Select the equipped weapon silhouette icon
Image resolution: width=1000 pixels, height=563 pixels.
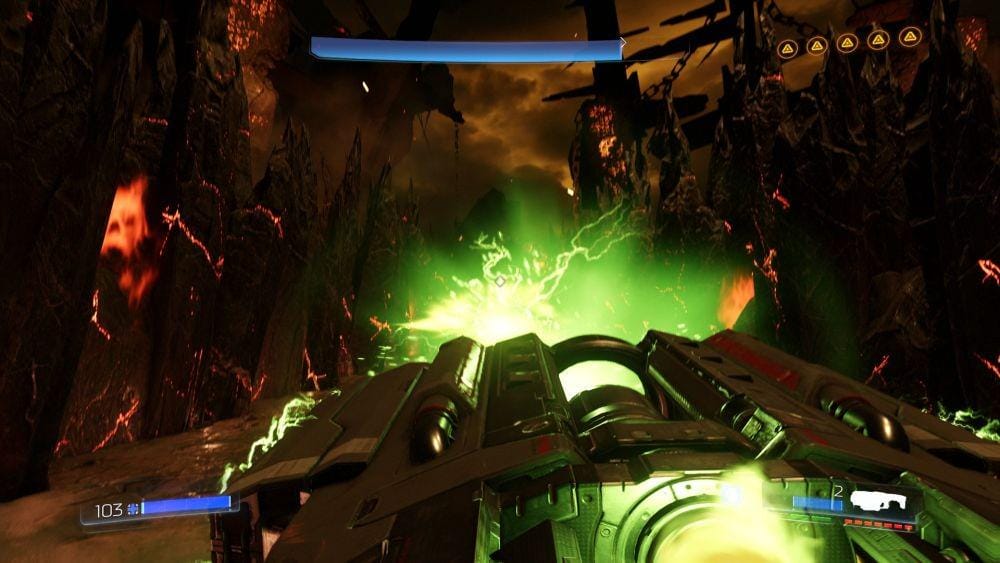coord(879,502)
